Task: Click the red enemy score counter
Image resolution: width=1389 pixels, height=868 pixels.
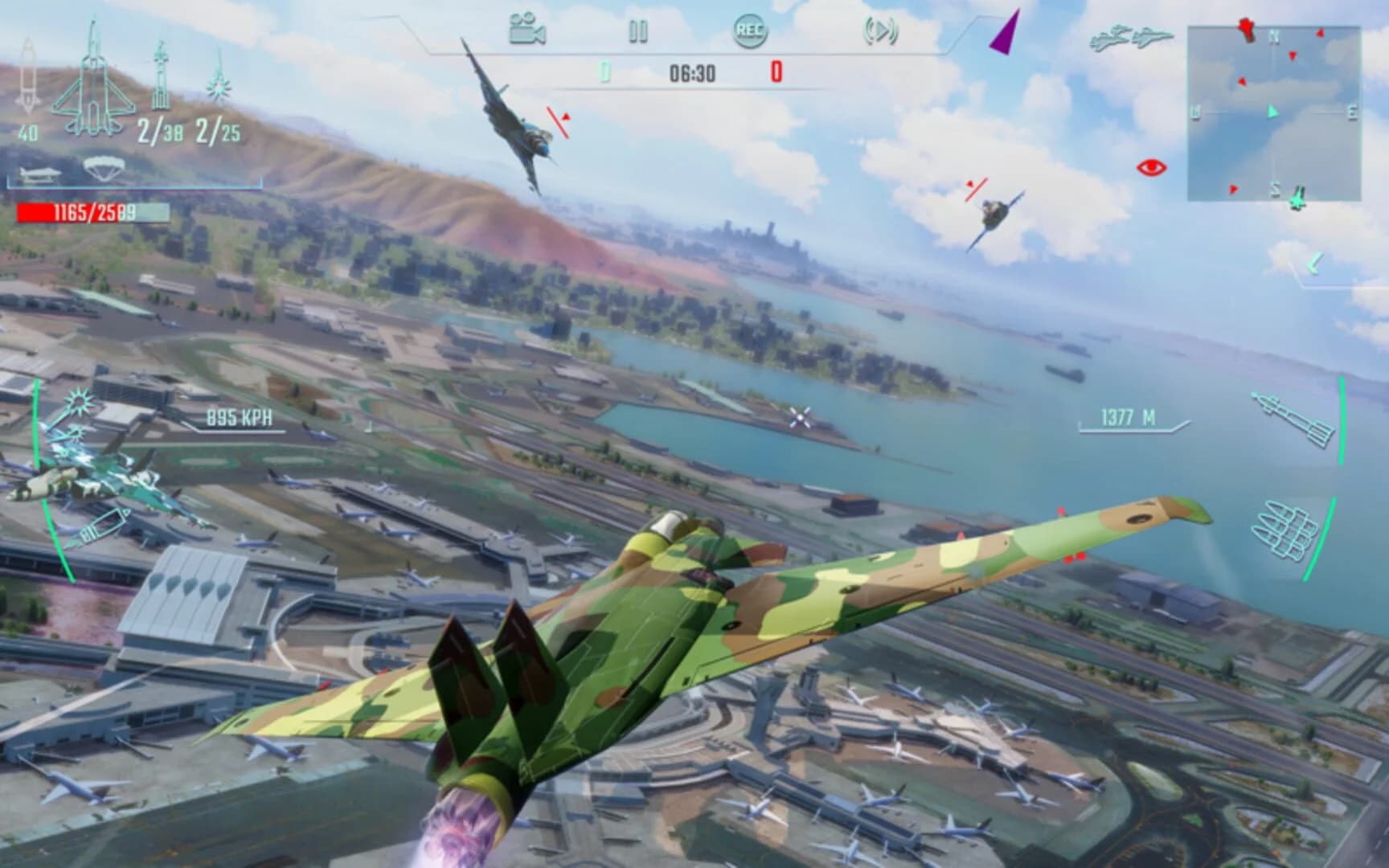Action: pyautogui.click(x=778, y=74)
